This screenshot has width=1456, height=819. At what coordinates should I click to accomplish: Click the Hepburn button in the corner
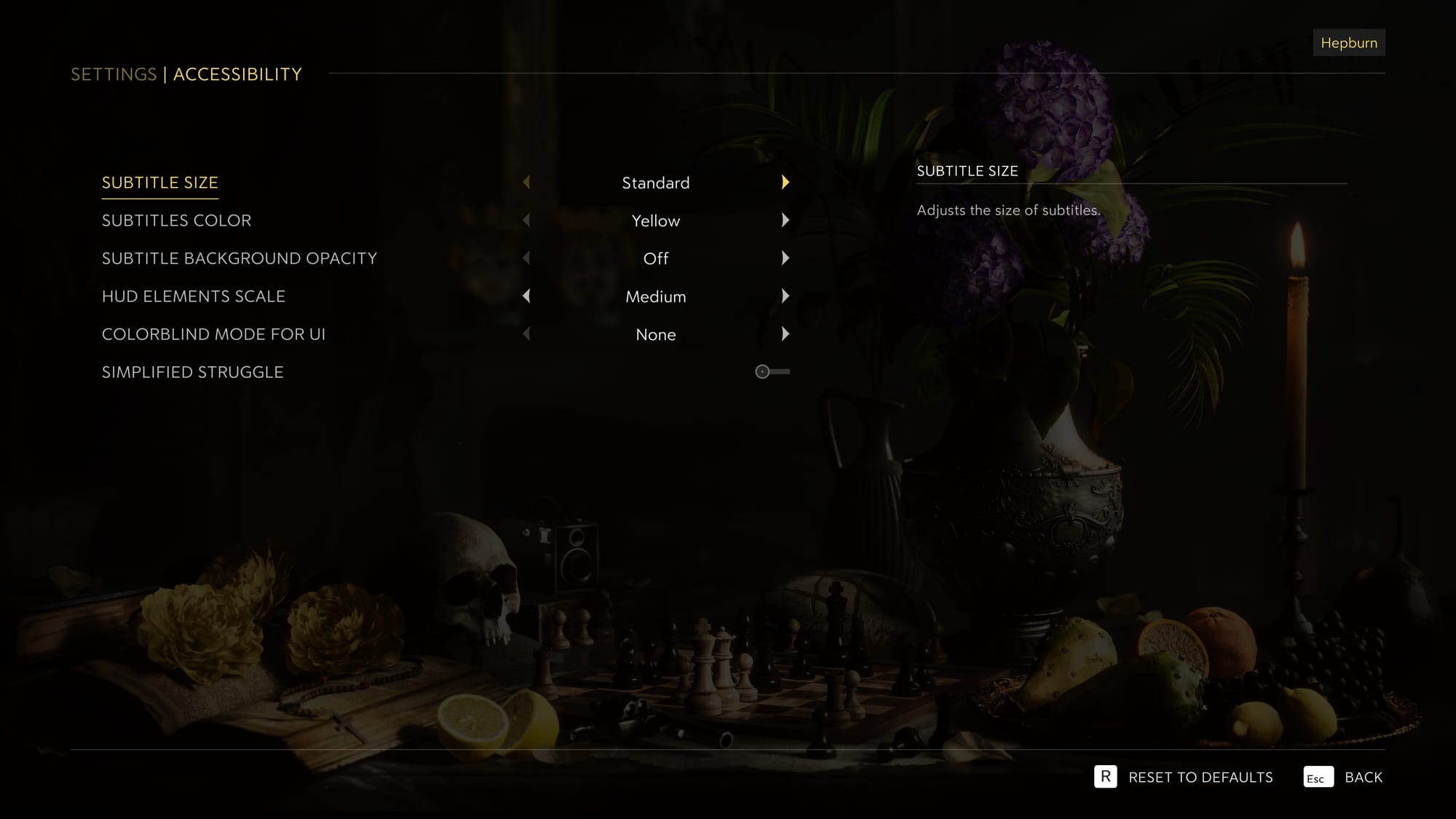click(1348, 42)
